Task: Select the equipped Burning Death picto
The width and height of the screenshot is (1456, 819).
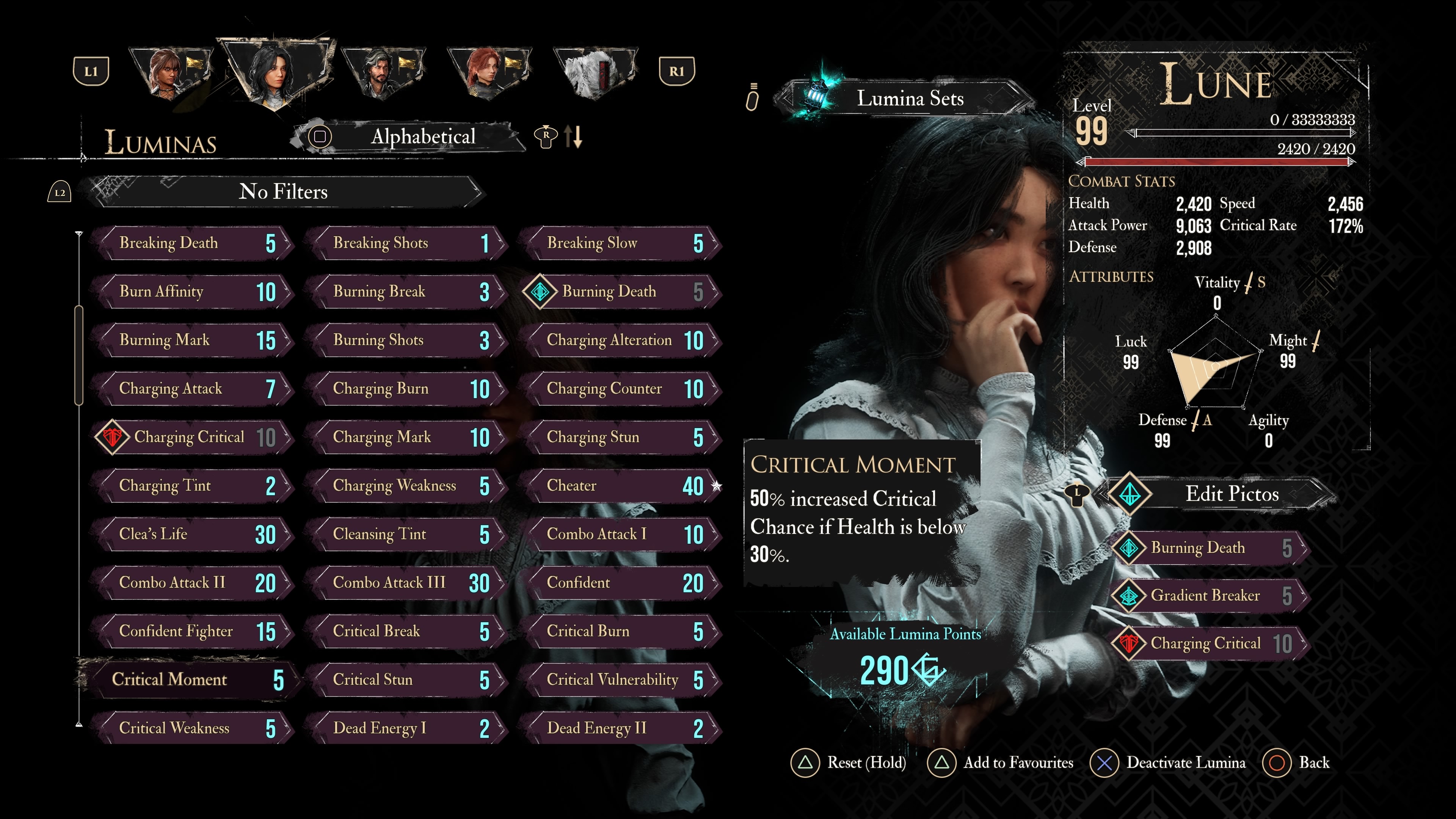Action: click(1210, 548)
